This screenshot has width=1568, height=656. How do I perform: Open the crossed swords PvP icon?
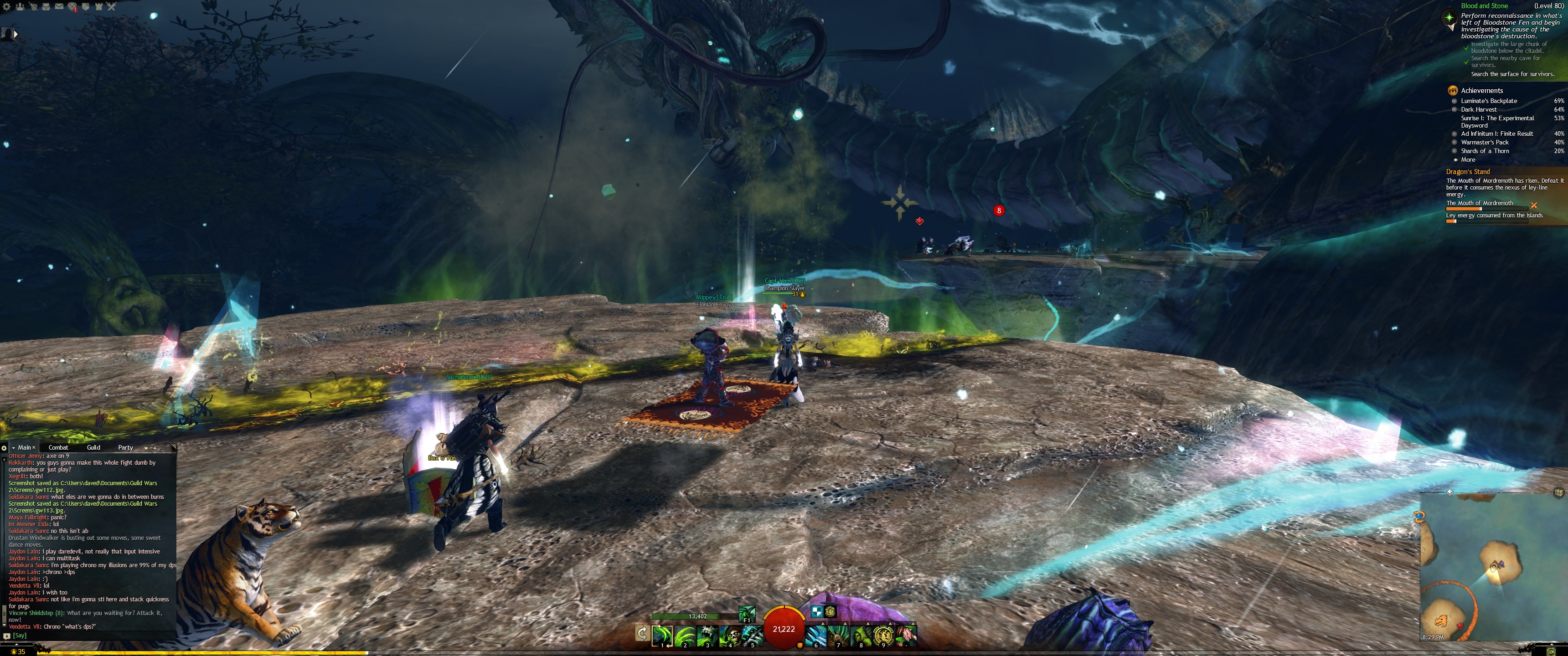coord(111,7)
